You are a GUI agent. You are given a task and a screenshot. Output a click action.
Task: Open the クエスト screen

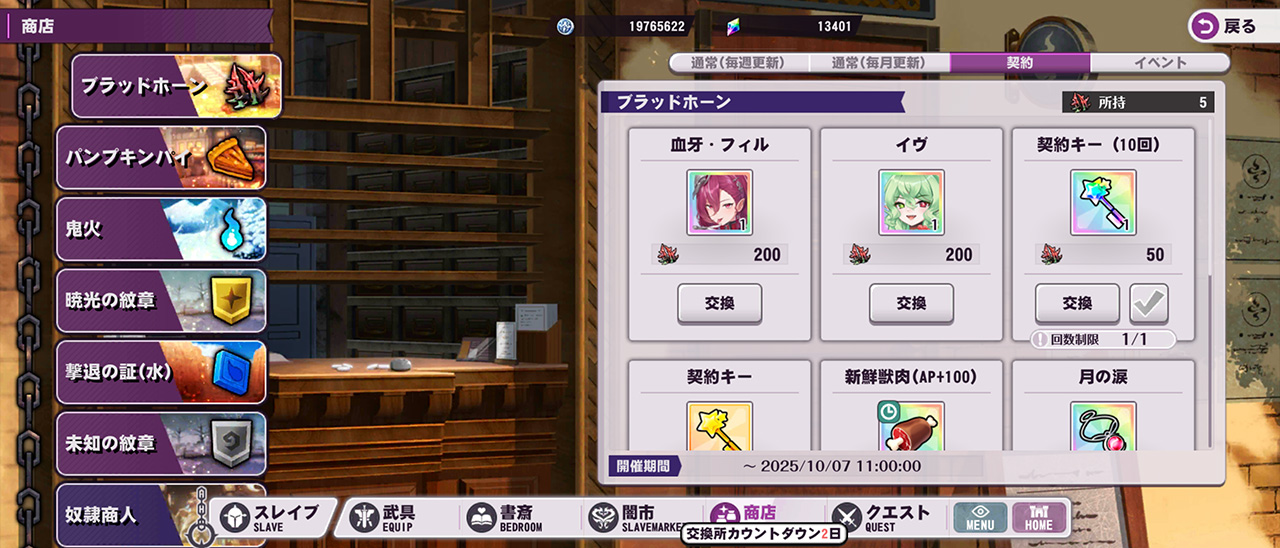point(884,517)
